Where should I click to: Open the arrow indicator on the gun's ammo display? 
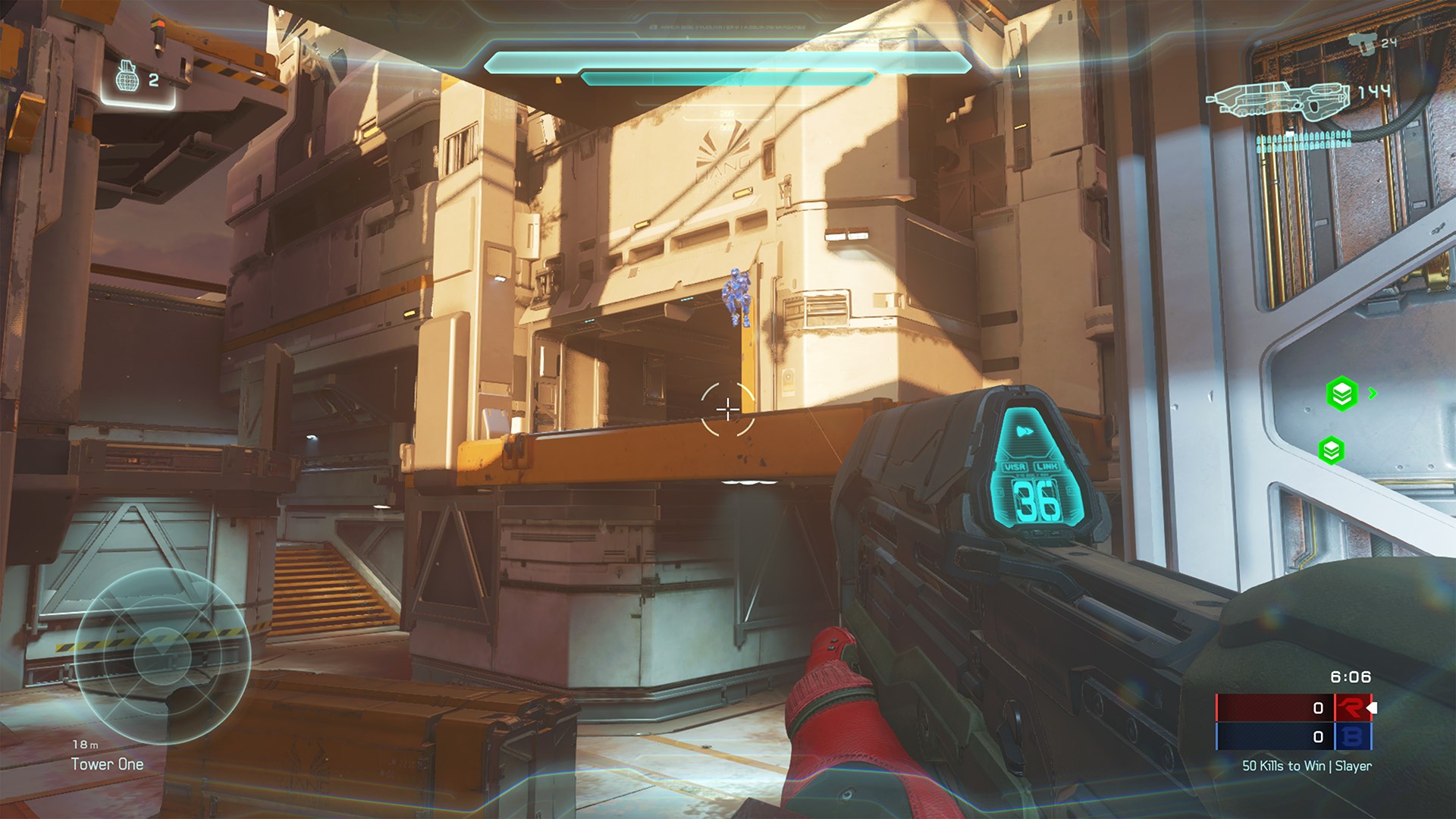coord(1025,430)
